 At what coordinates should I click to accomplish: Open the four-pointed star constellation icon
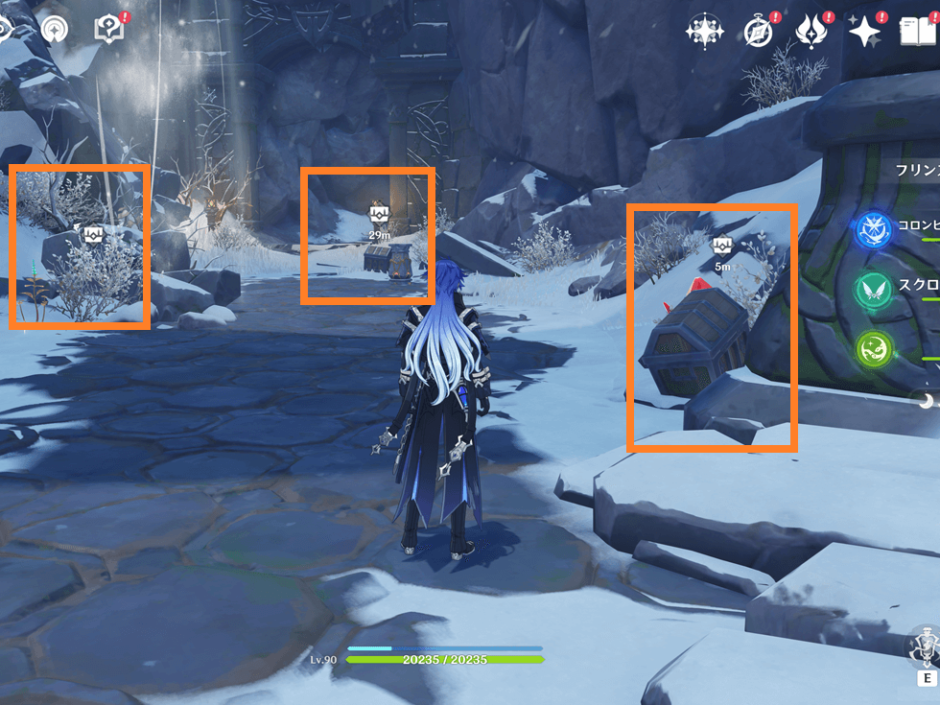(704, 31)
